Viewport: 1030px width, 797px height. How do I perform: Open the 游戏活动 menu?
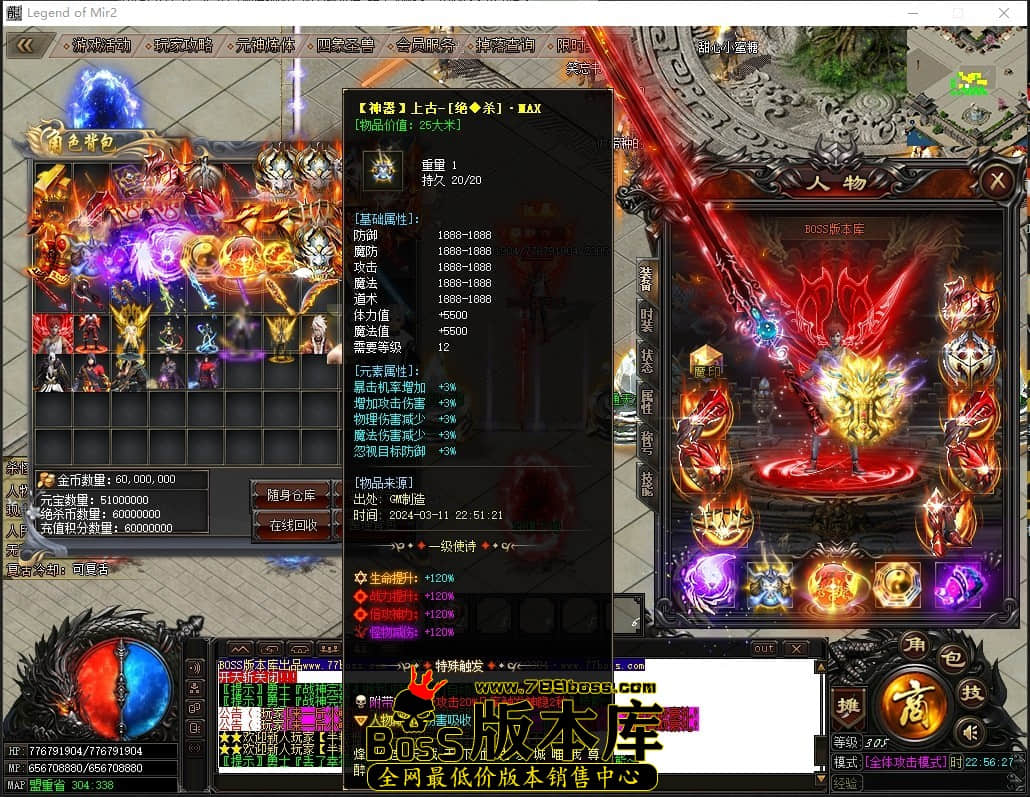101,45
